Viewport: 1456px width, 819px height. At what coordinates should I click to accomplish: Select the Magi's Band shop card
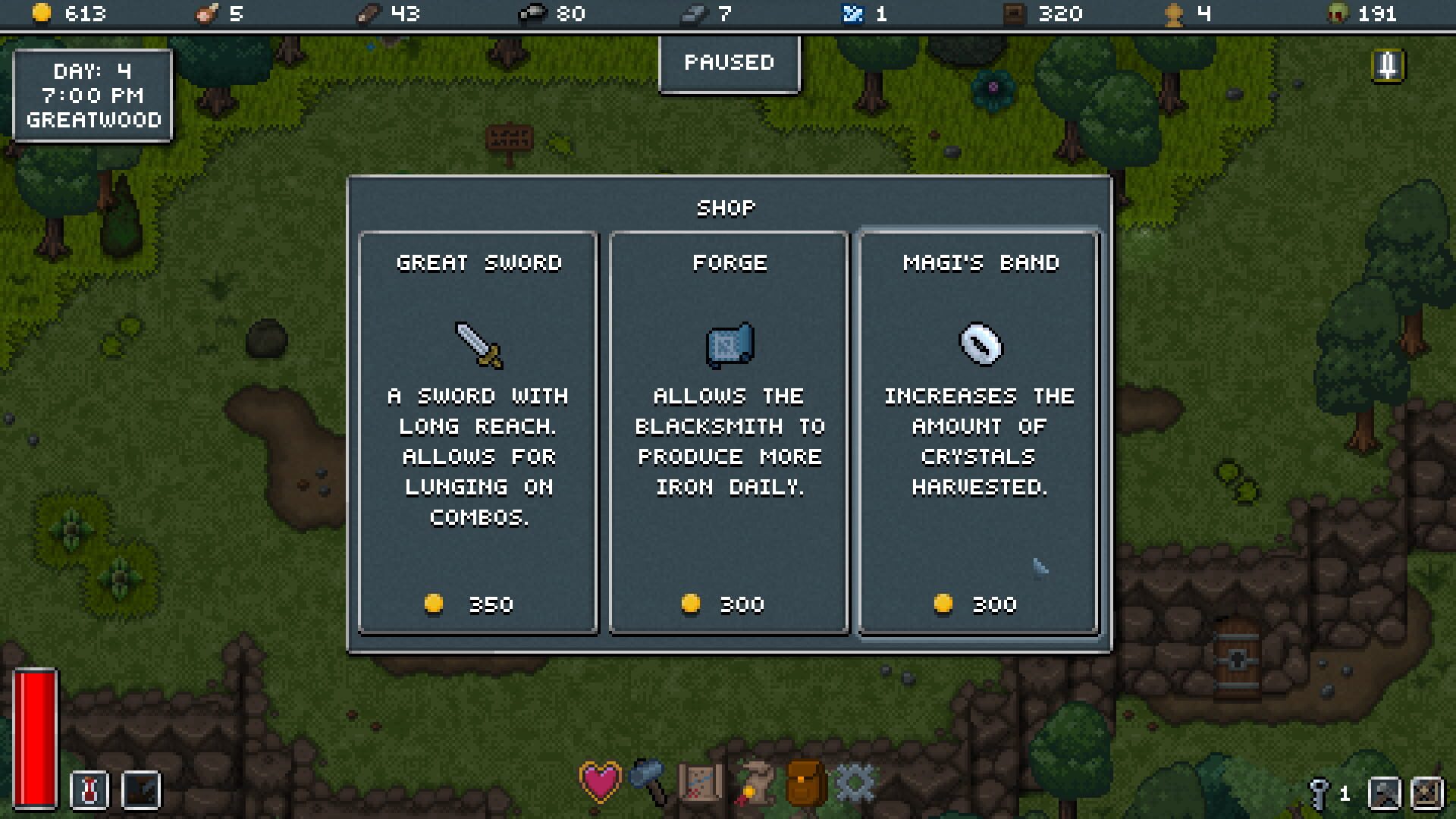tap(978, 431)
